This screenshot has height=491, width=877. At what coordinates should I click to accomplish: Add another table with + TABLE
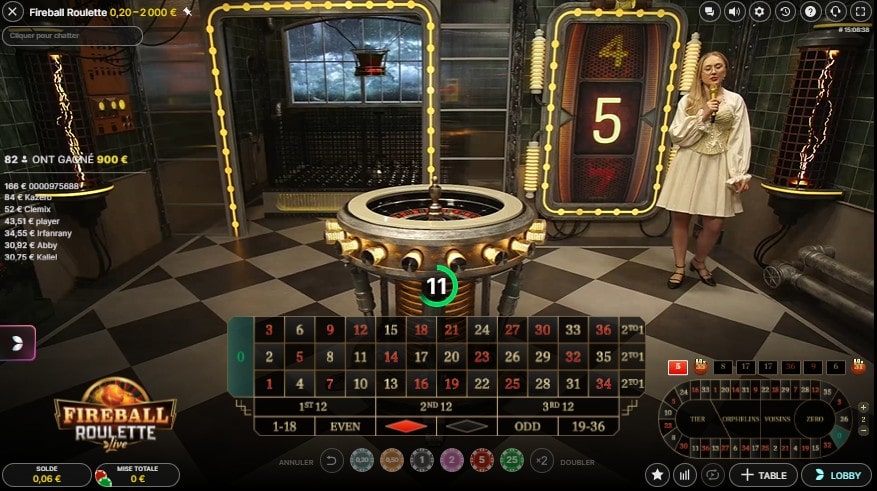(x=763, y=474)
